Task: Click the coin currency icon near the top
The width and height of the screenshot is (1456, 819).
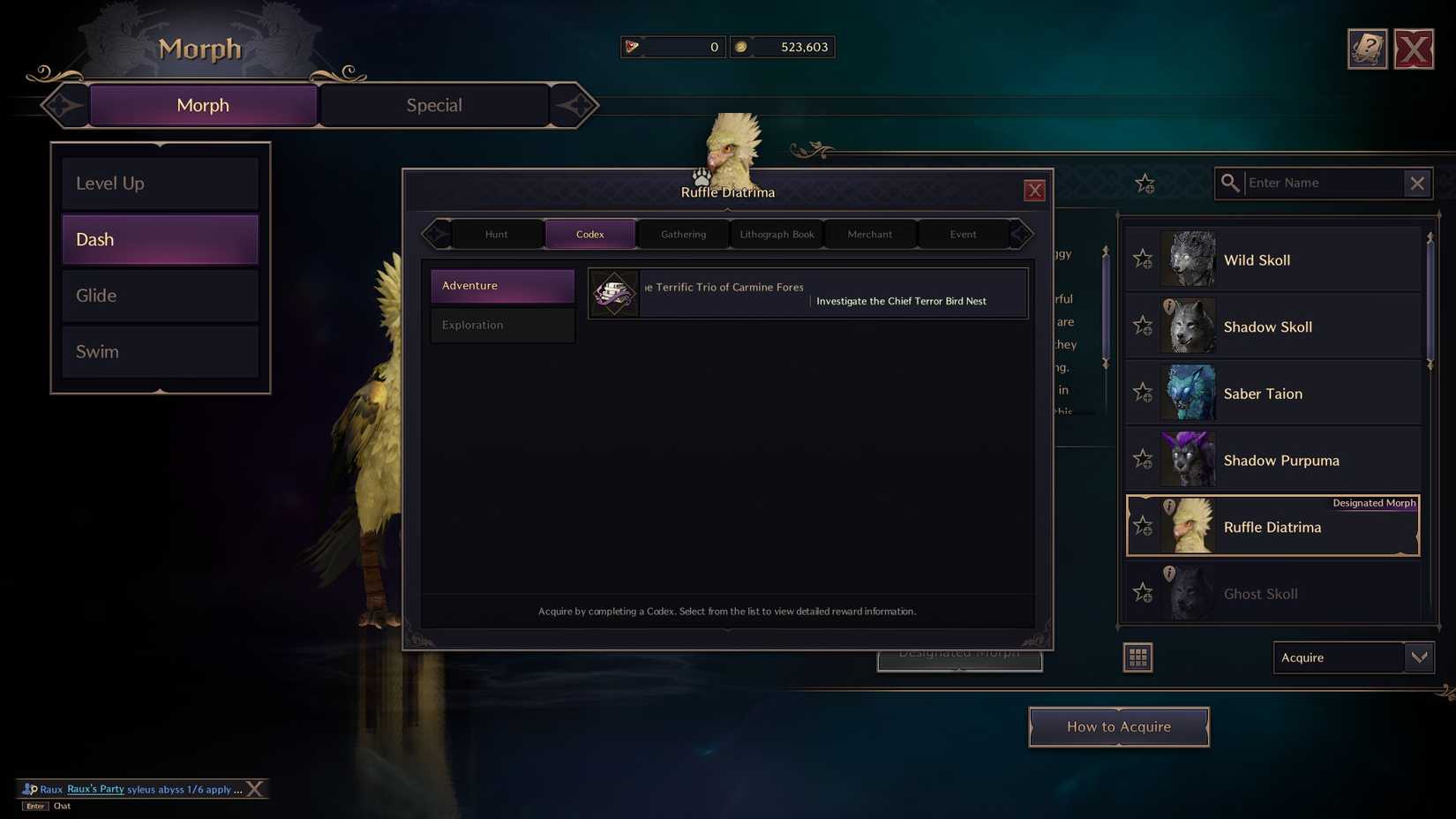Action: [741, 47]
